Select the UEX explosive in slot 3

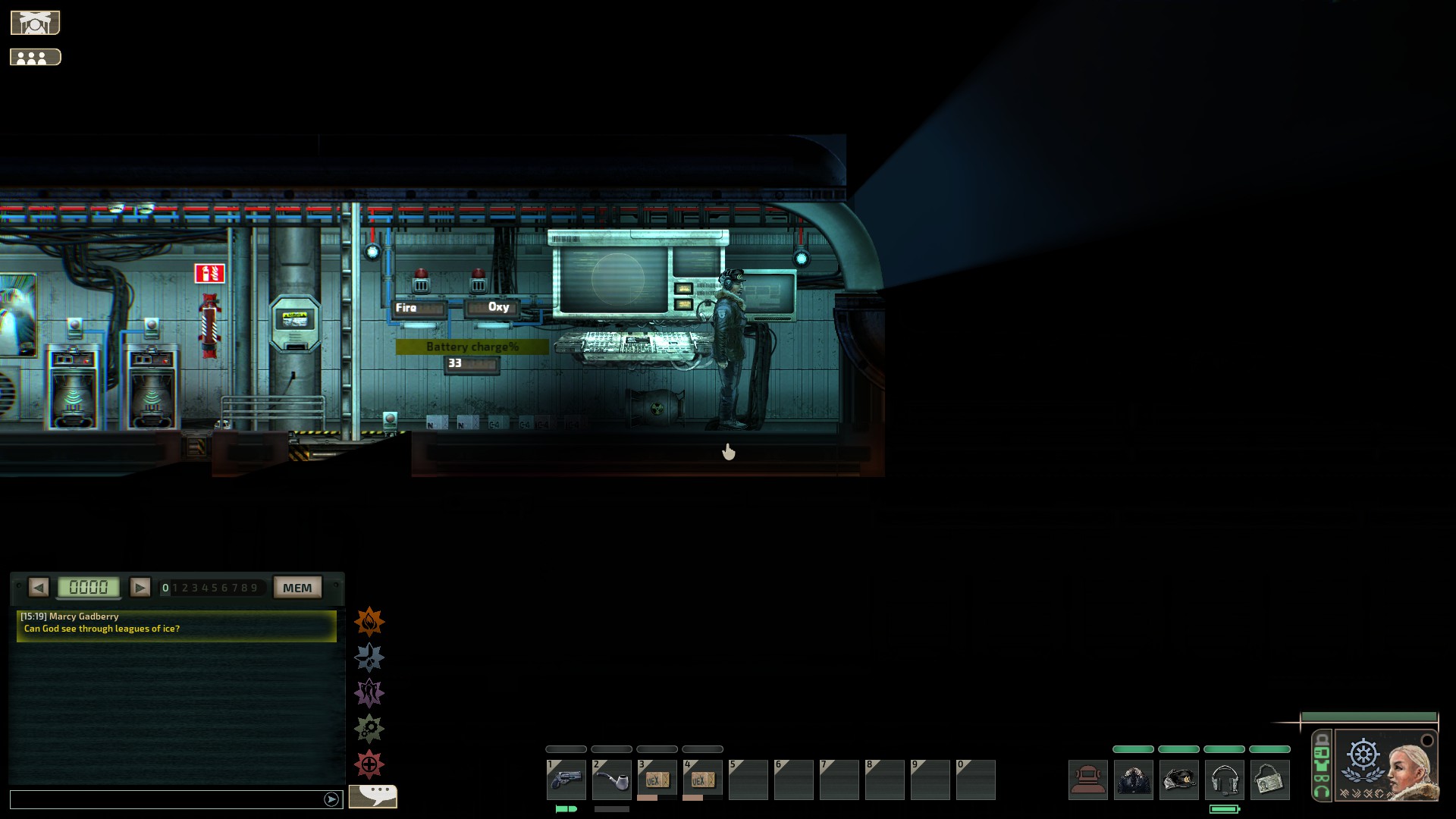point(657,780)
